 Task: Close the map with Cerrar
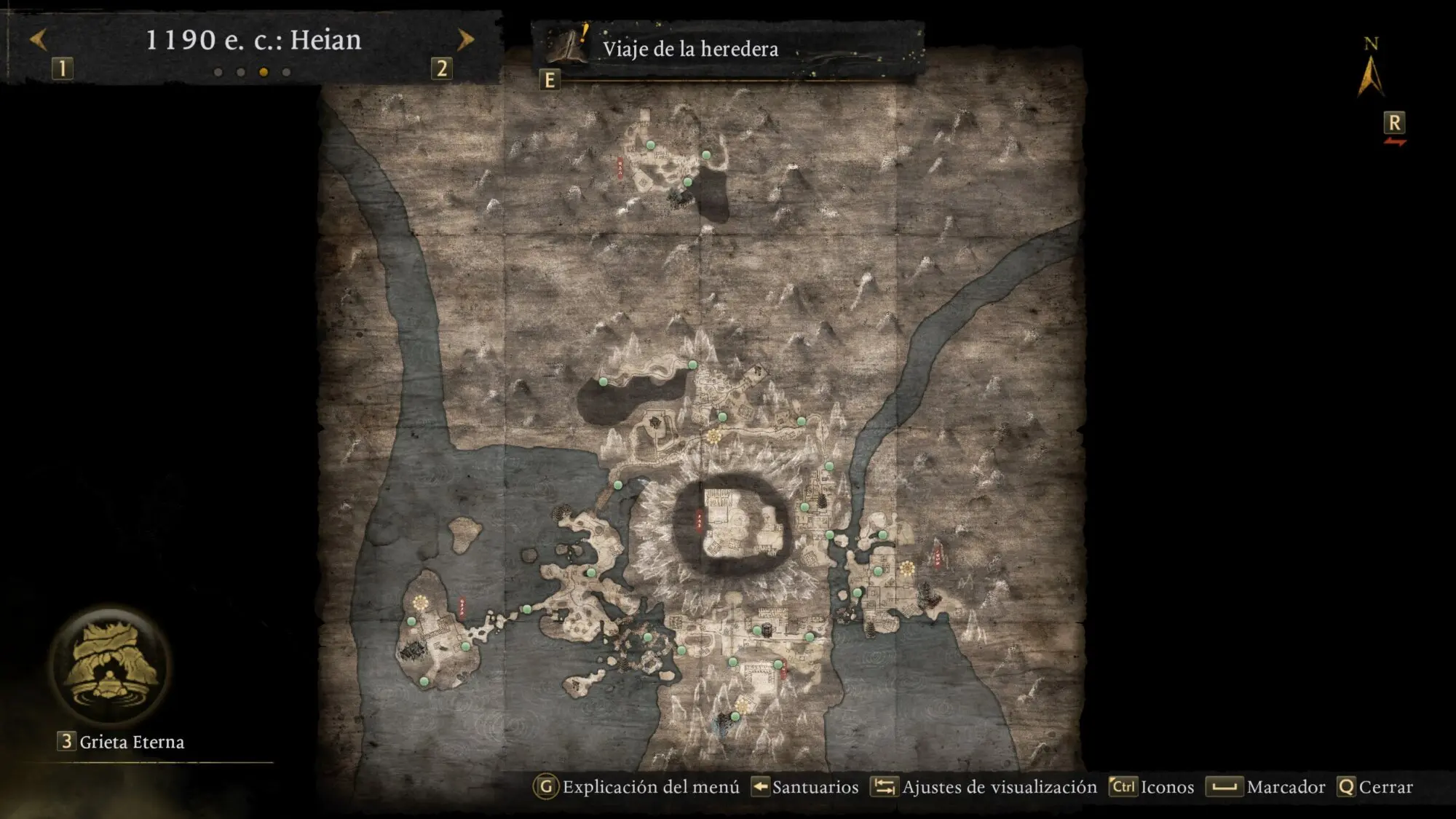[1385, 787]
